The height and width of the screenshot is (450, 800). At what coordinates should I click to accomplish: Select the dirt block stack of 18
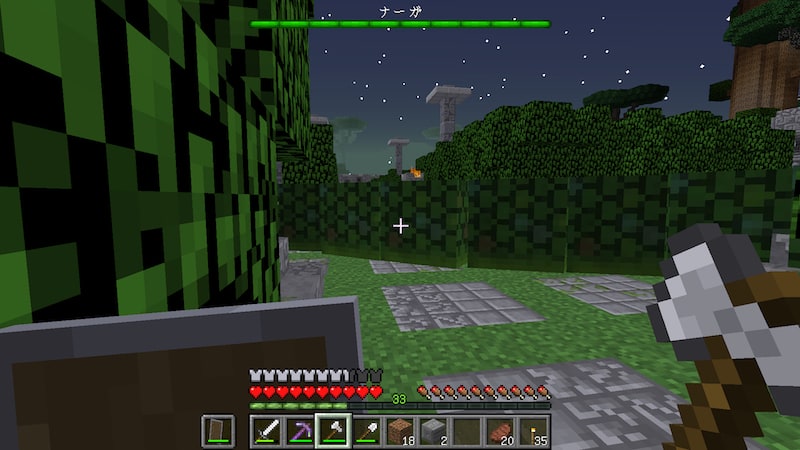400,431
